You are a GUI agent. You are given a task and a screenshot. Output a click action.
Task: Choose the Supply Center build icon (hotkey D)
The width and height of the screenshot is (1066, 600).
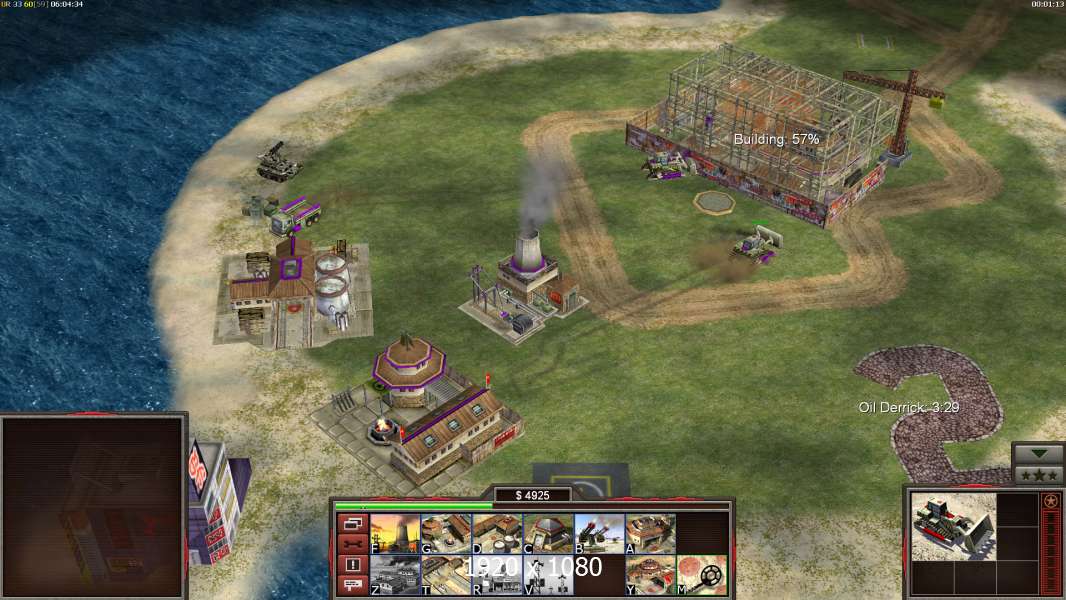click(497, 533)
